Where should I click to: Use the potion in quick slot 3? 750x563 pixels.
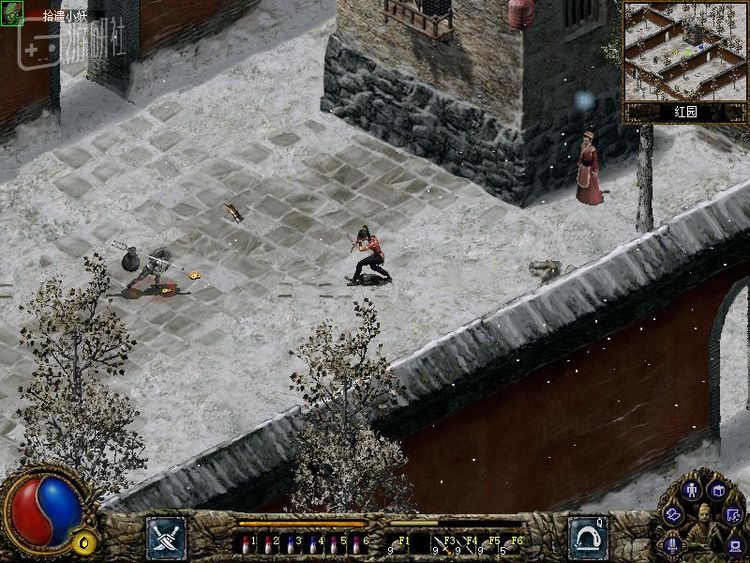pos(291,545)
